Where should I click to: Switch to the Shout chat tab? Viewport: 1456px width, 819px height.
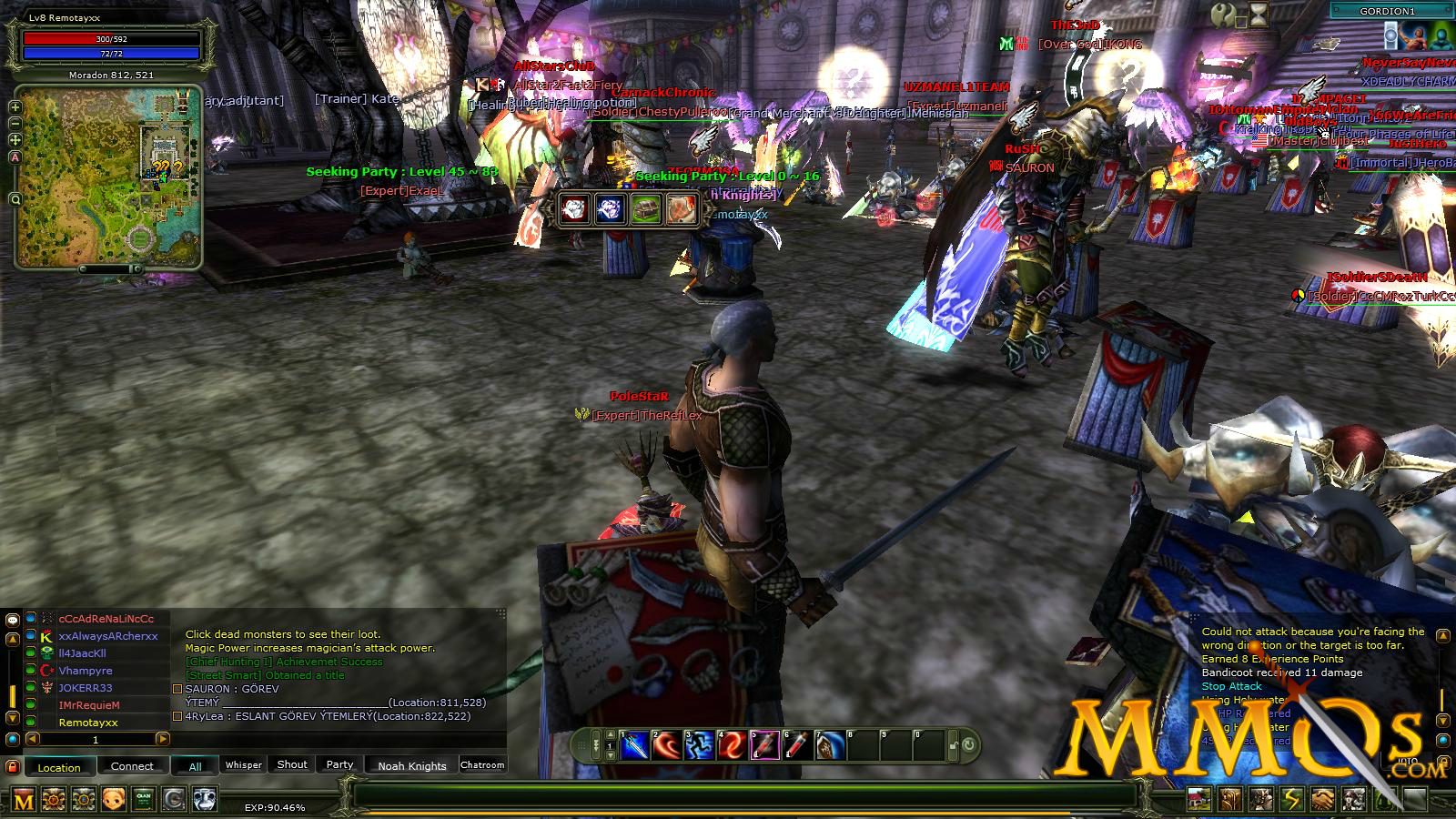pyautogui.click(x=292, y=765)
